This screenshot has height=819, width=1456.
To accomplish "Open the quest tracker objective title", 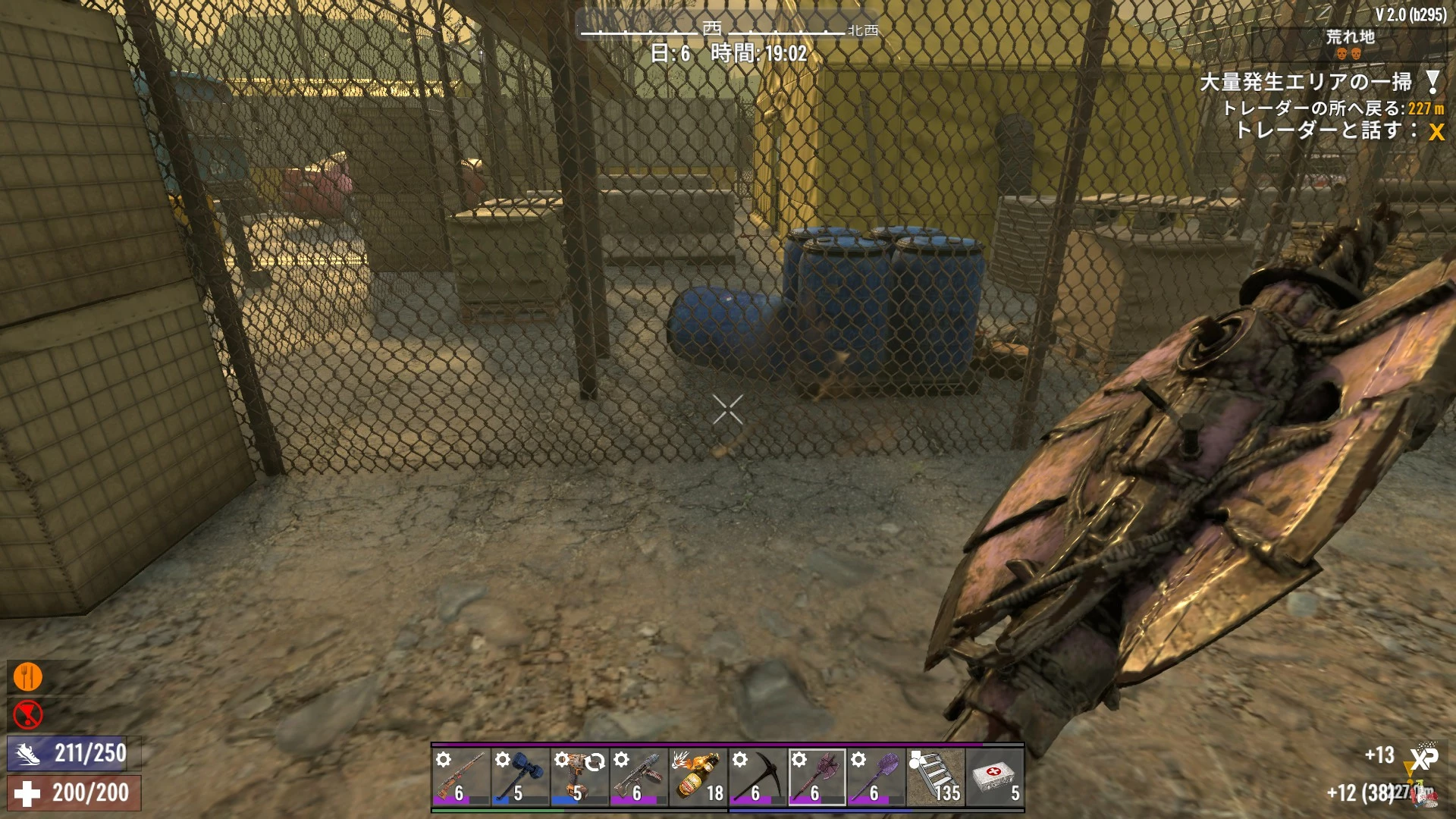I will (x=1305, y=82).
